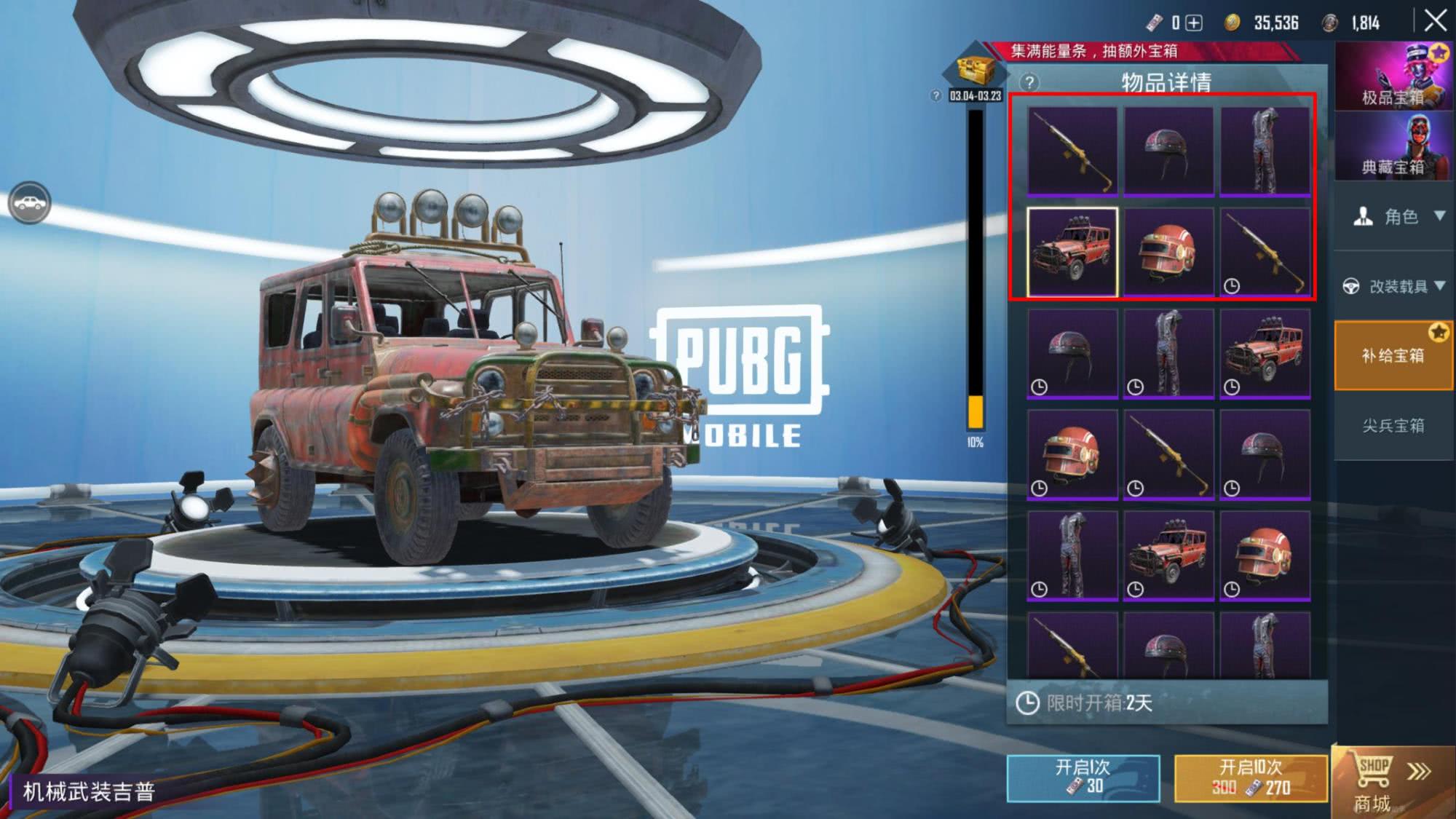The width and height of the screenshot is (1456, 819).
Task: Open crate 10 times for 270
Action: [1250, 778]
